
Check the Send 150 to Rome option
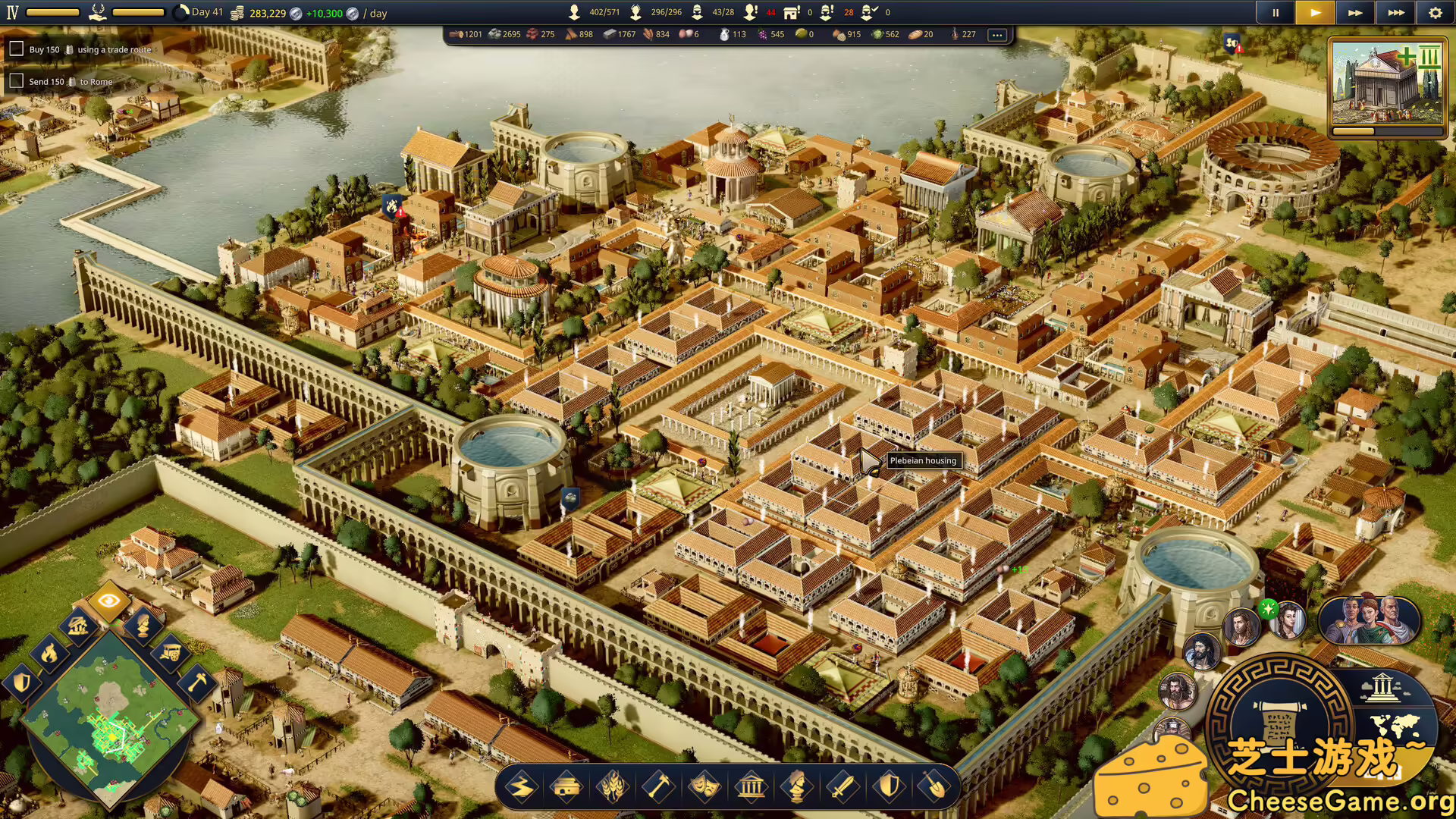[17, 80]
